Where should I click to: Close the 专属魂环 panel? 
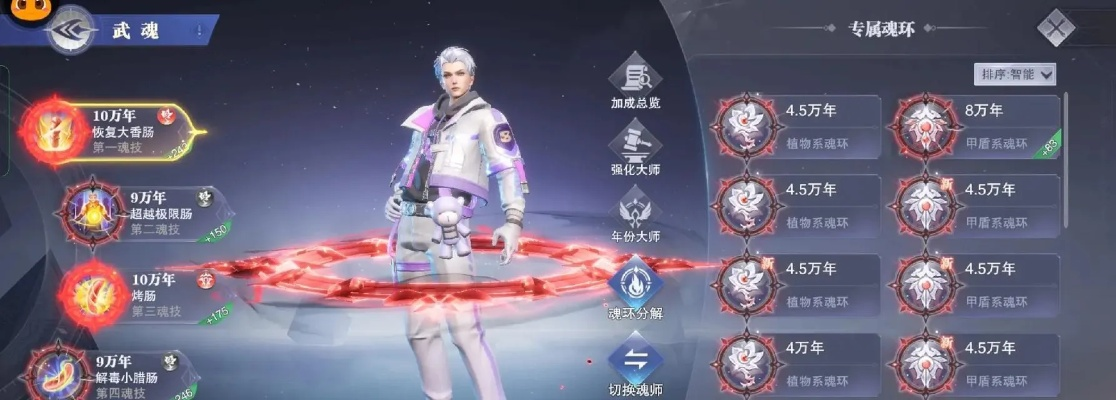tap(1055, 27)
